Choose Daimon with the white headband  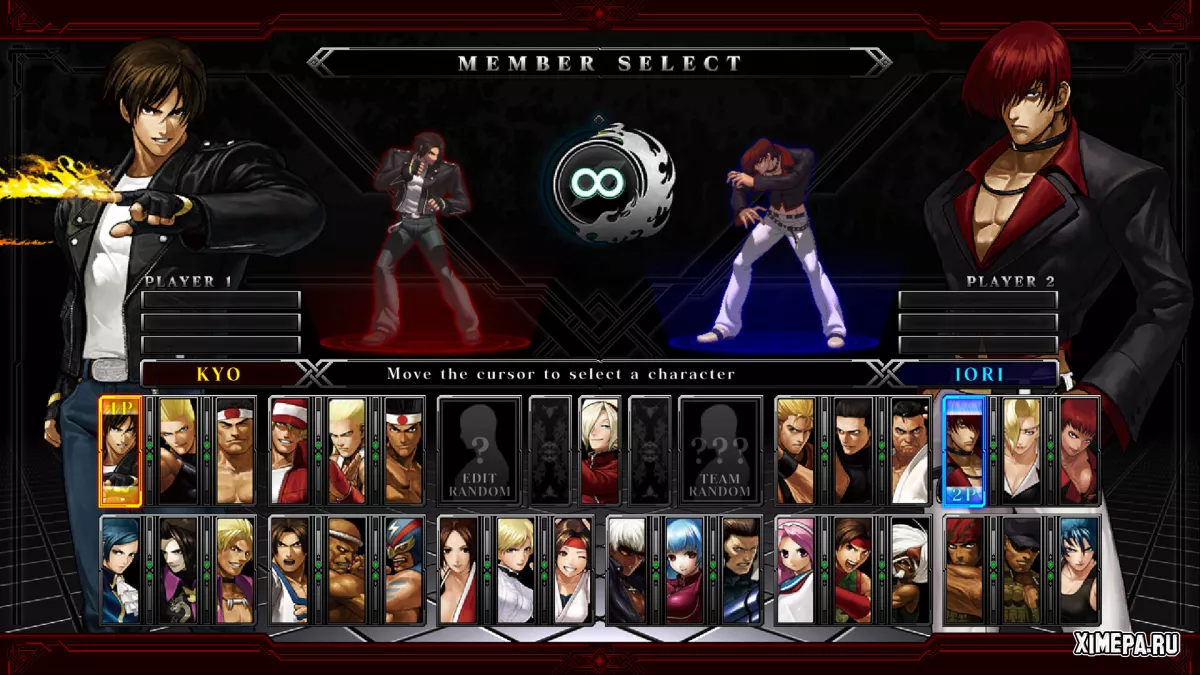(x=235, y=451)
